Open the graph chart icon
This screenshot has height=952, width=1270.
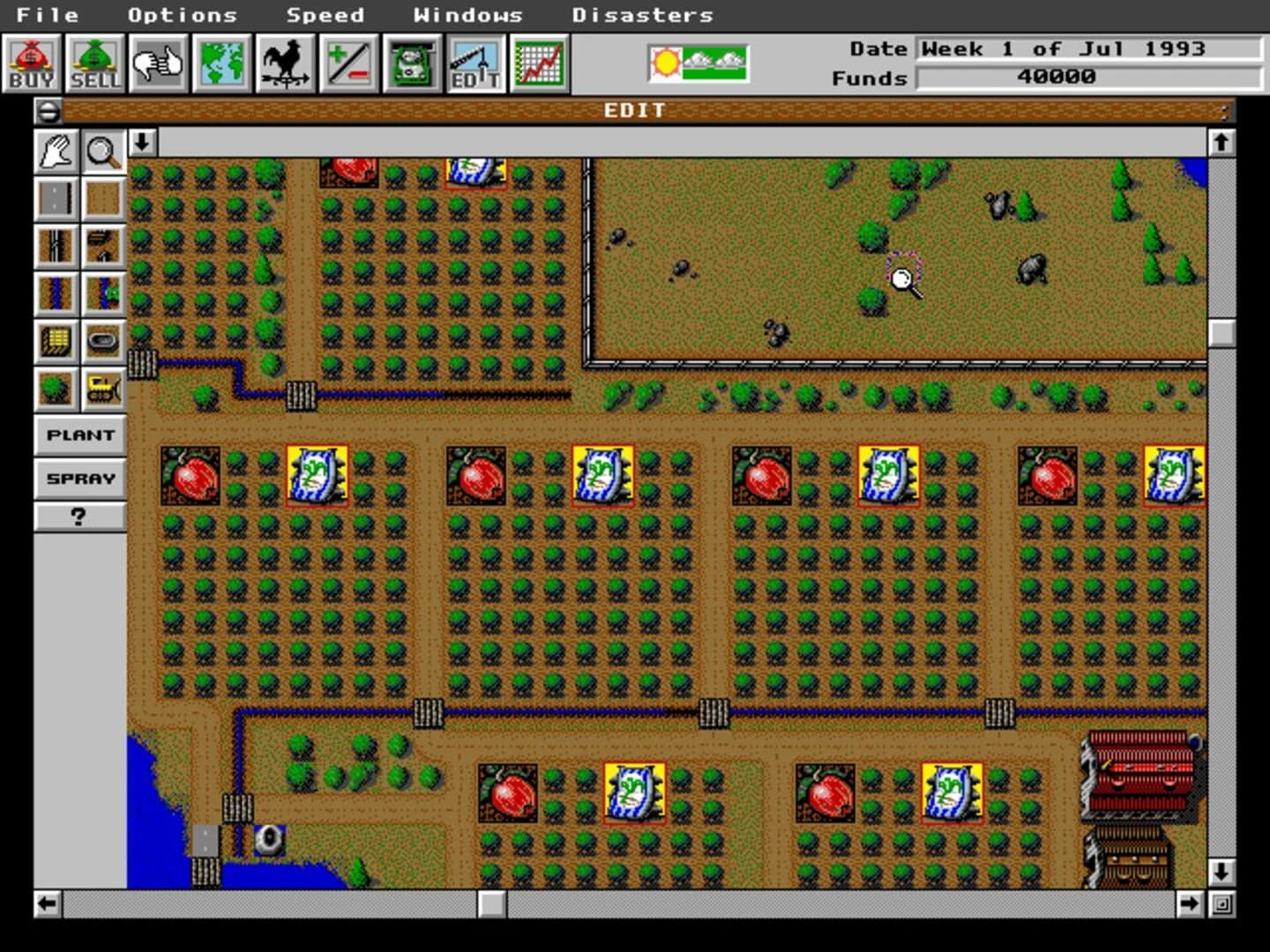pos(538,62)
